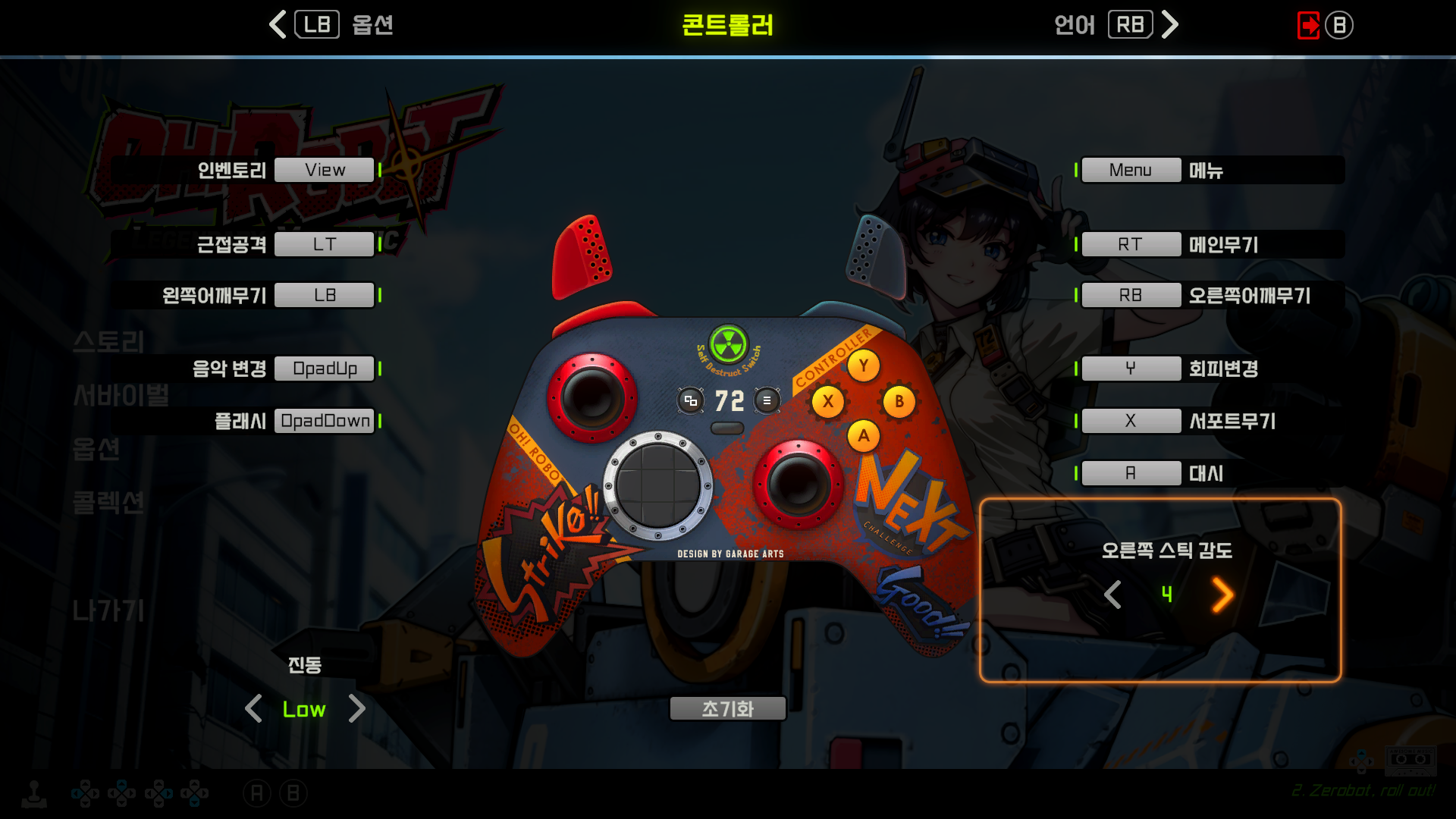This screenshot has height=819, width=1456.
Task: Lower 진동 level with the left arrow
Action: coord(253,709)
